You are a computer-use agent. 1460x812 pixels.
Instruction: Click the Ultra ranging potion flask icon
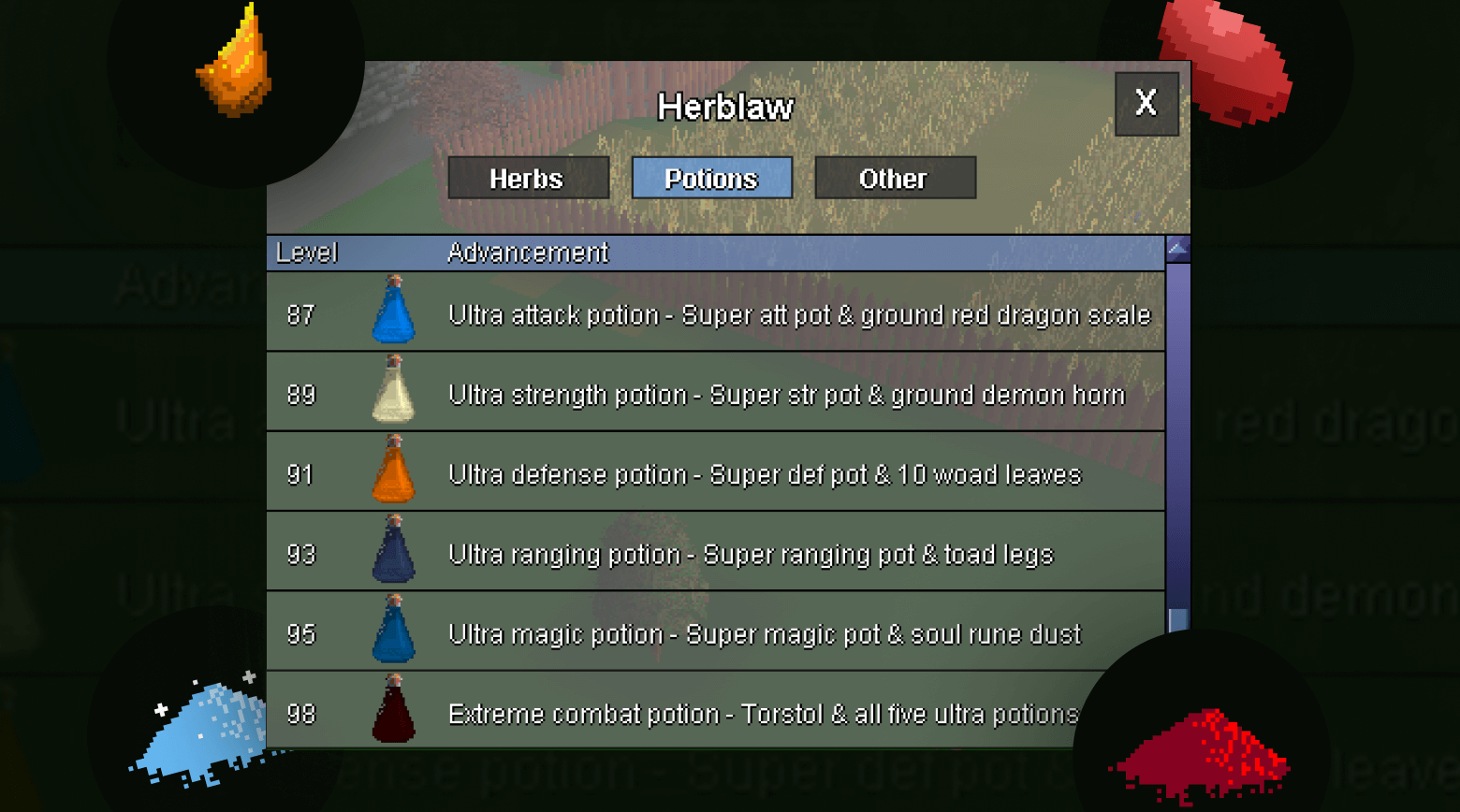(x=393, y=555)
